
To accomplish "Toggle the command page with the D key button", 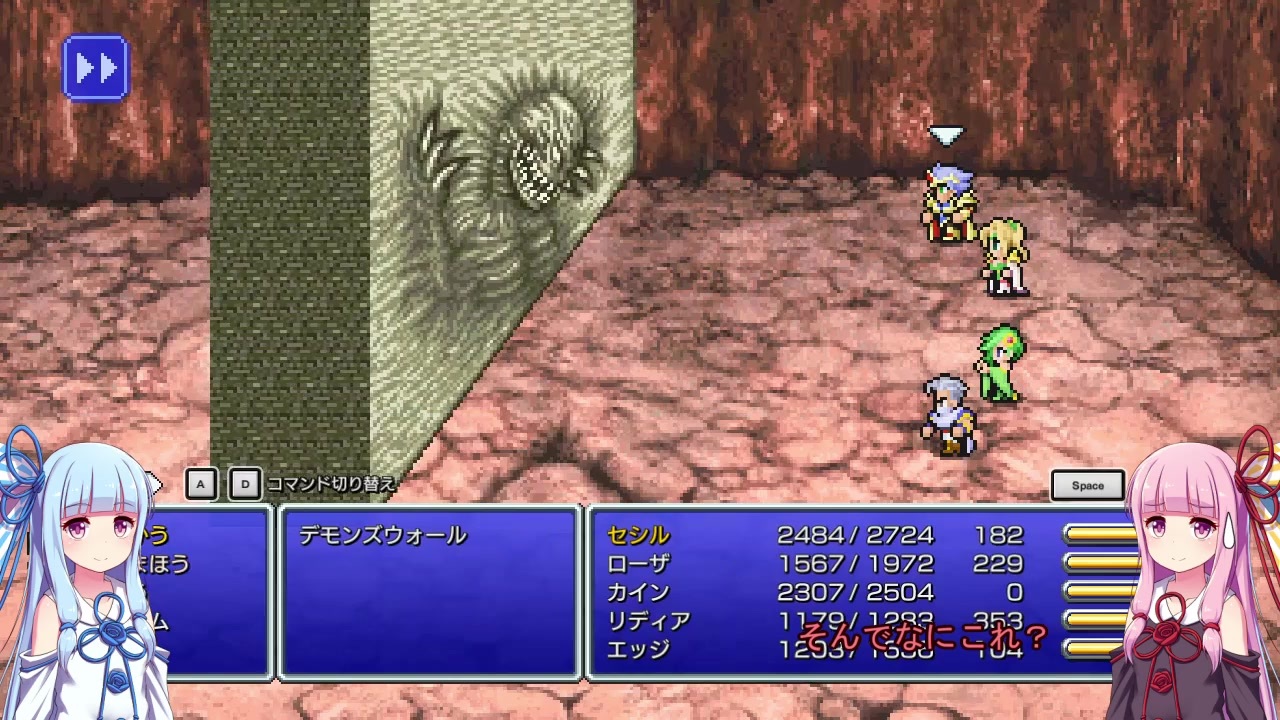I will tap(244, 483).
